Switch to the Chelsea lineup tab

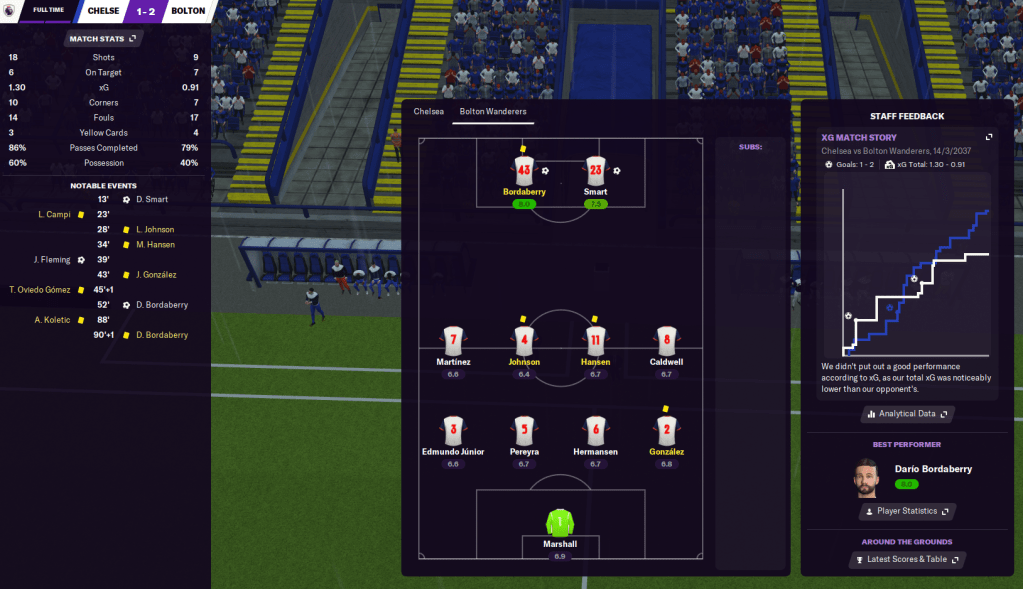tap(428, 111)
